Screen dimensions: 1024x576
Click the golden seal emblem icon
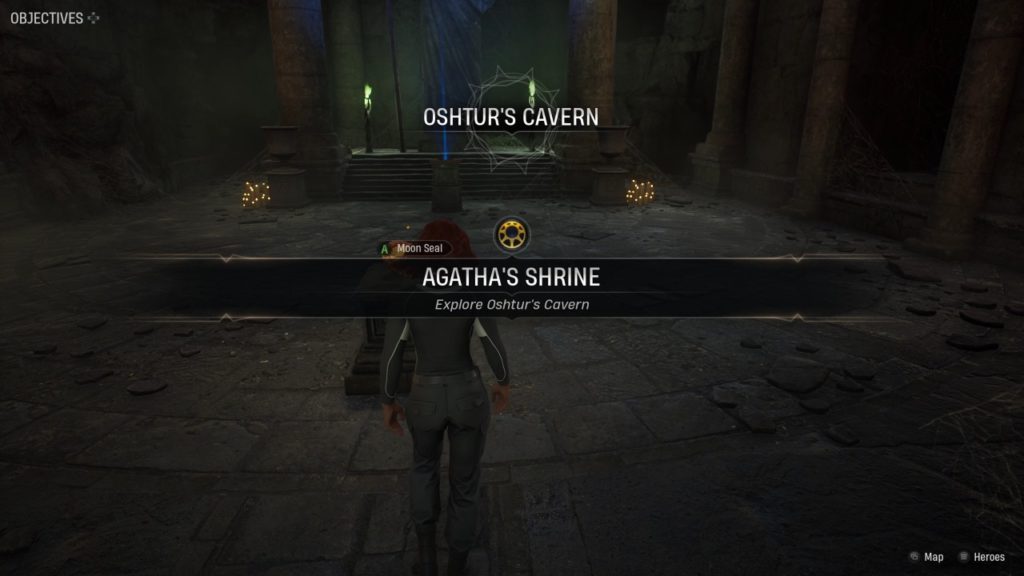click(512, 235)
